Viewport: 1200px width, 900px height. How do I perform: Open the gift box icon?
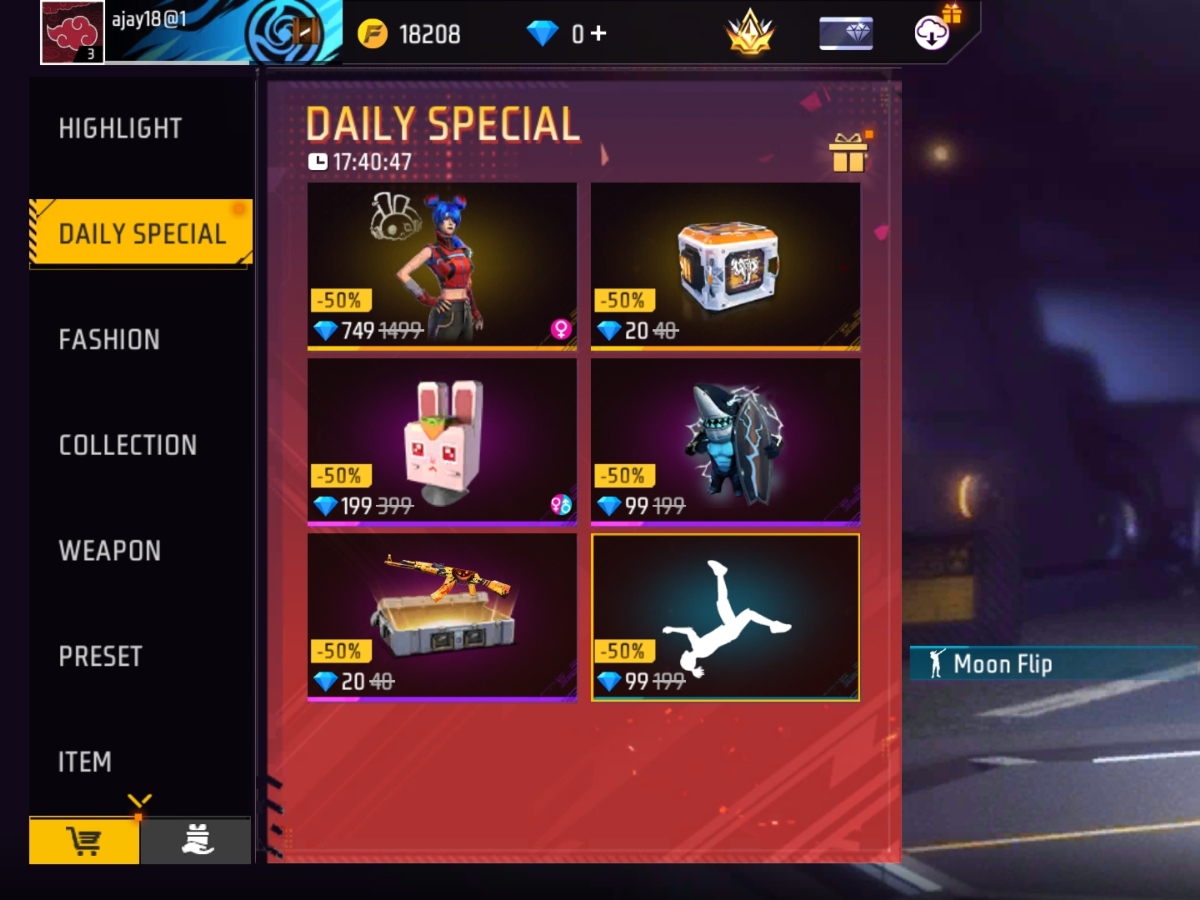(848, 153)
